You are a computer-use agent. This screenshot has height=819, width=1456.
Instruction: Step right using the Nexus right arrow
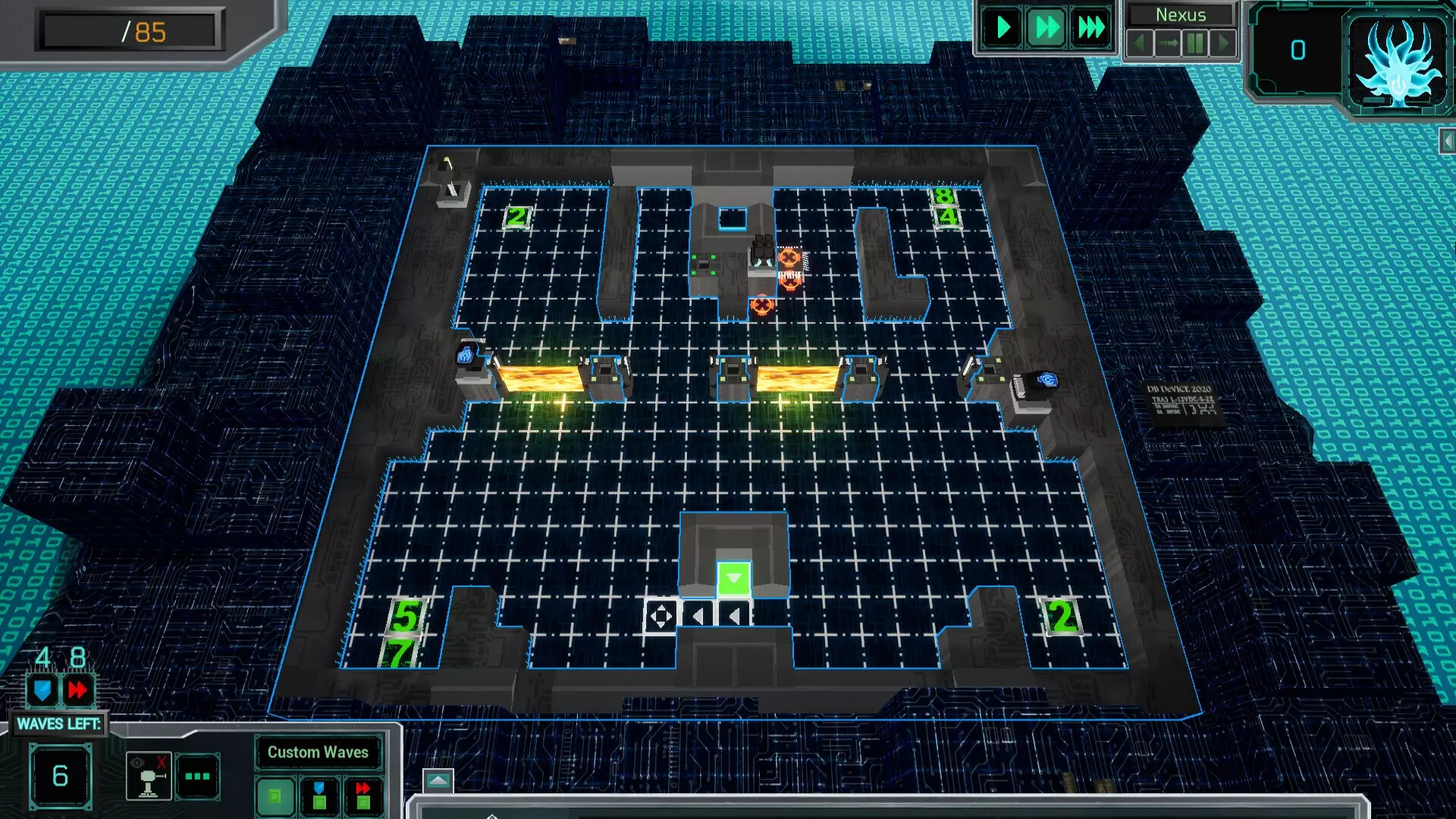1224,44
